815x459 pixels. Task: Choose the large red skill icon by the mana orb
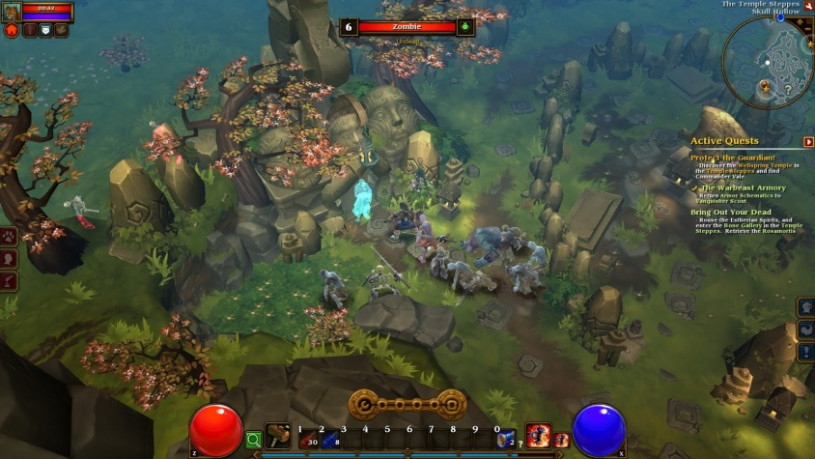(x=538, y=435)
